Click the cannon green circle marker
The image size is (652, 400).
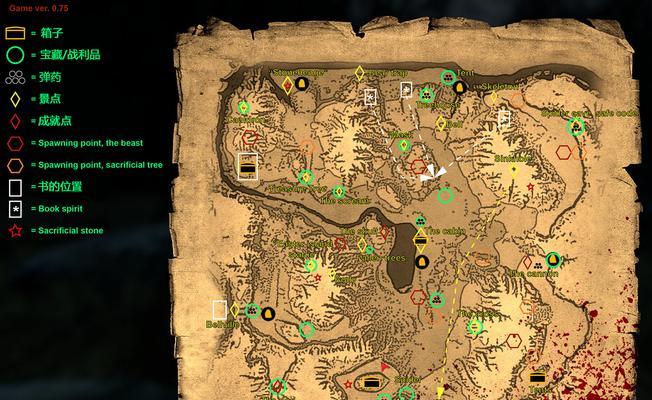click(553, 260)
